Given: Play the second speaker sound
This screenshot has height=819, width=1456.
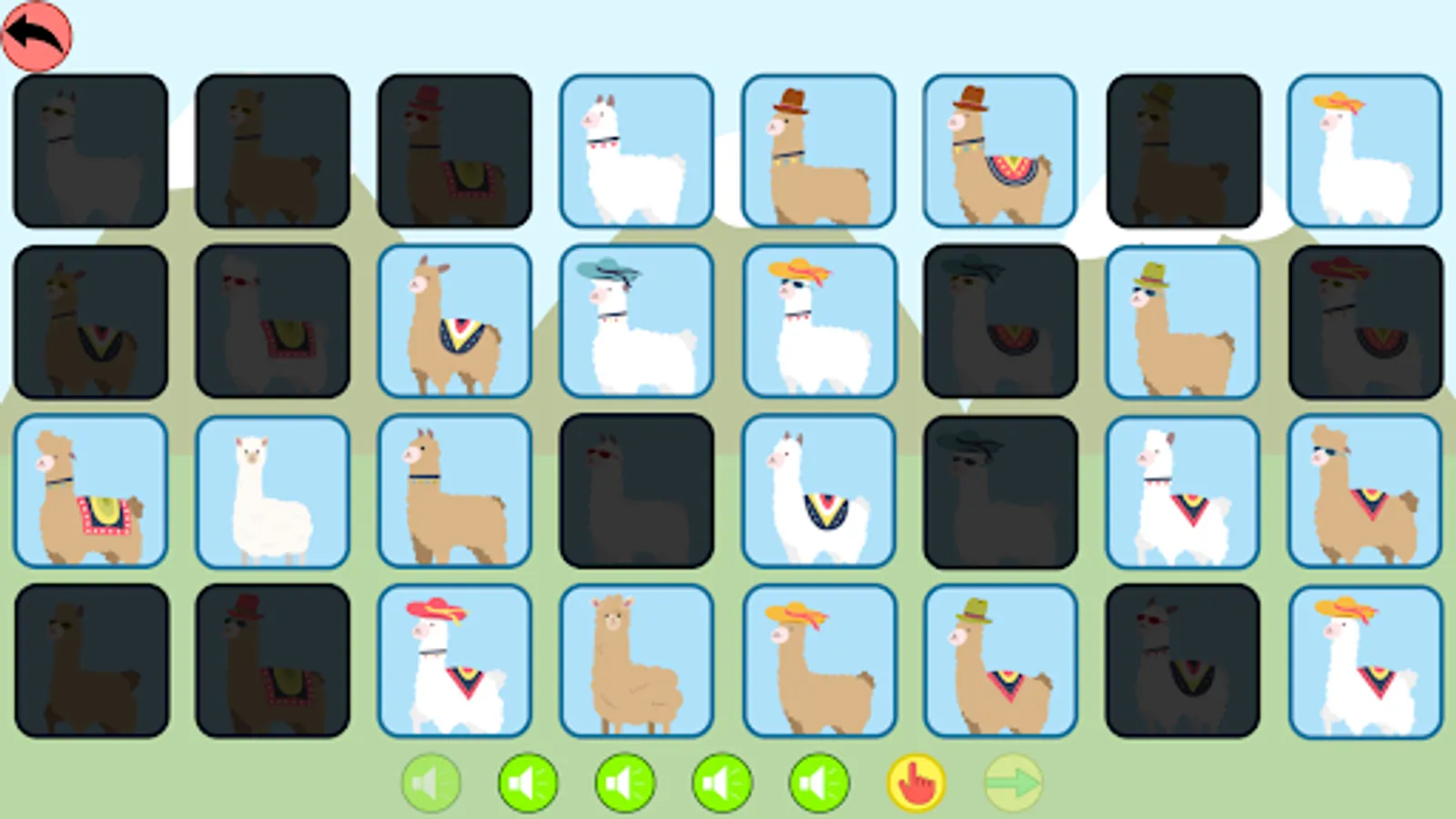Looking at the screenshot, I should point(528,783).
